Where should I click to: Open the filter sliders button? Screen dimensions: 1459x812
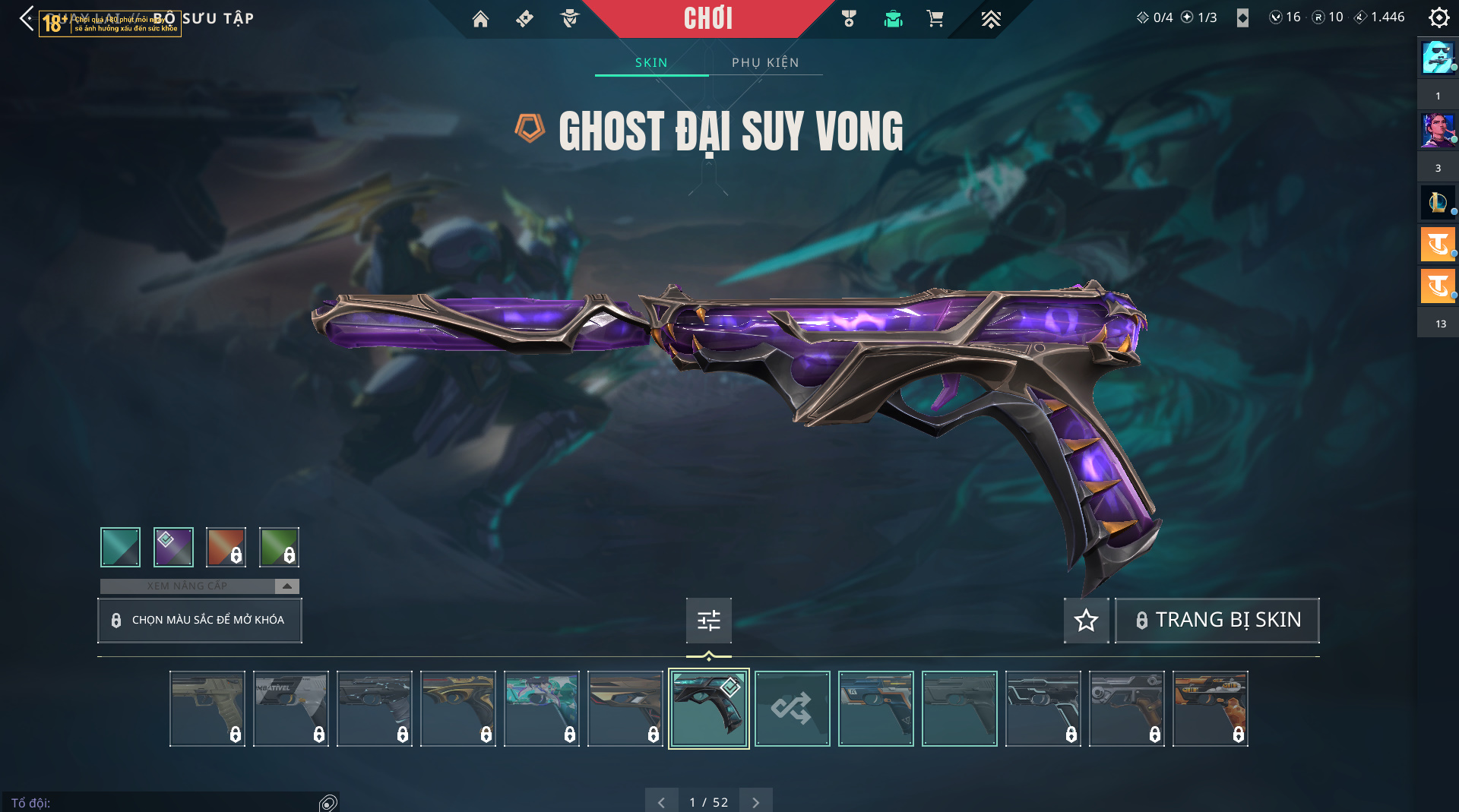[708, 621]
